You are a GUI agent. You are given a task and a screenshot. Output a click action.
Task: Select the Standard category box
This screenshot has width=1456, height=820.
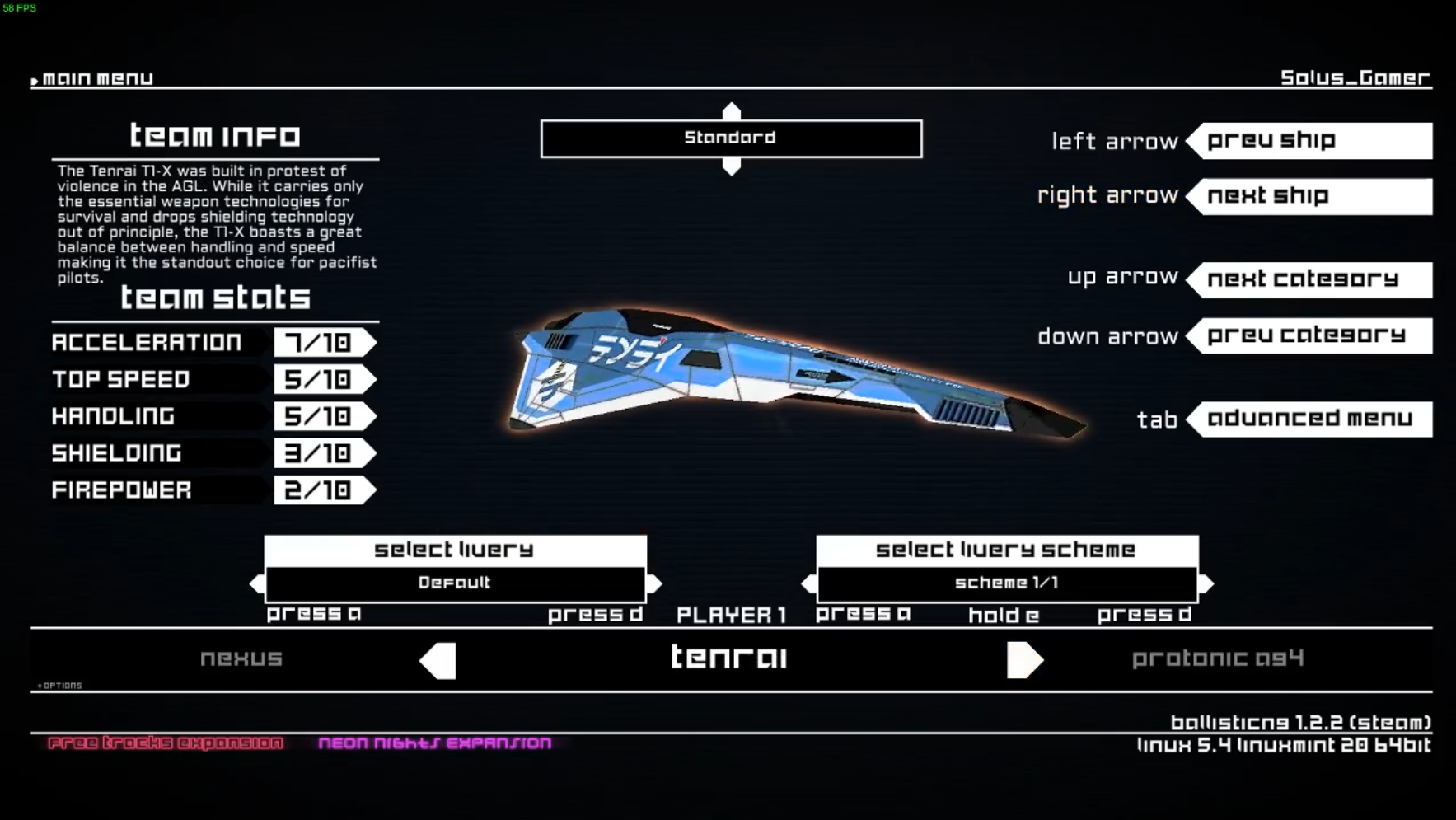731,138
